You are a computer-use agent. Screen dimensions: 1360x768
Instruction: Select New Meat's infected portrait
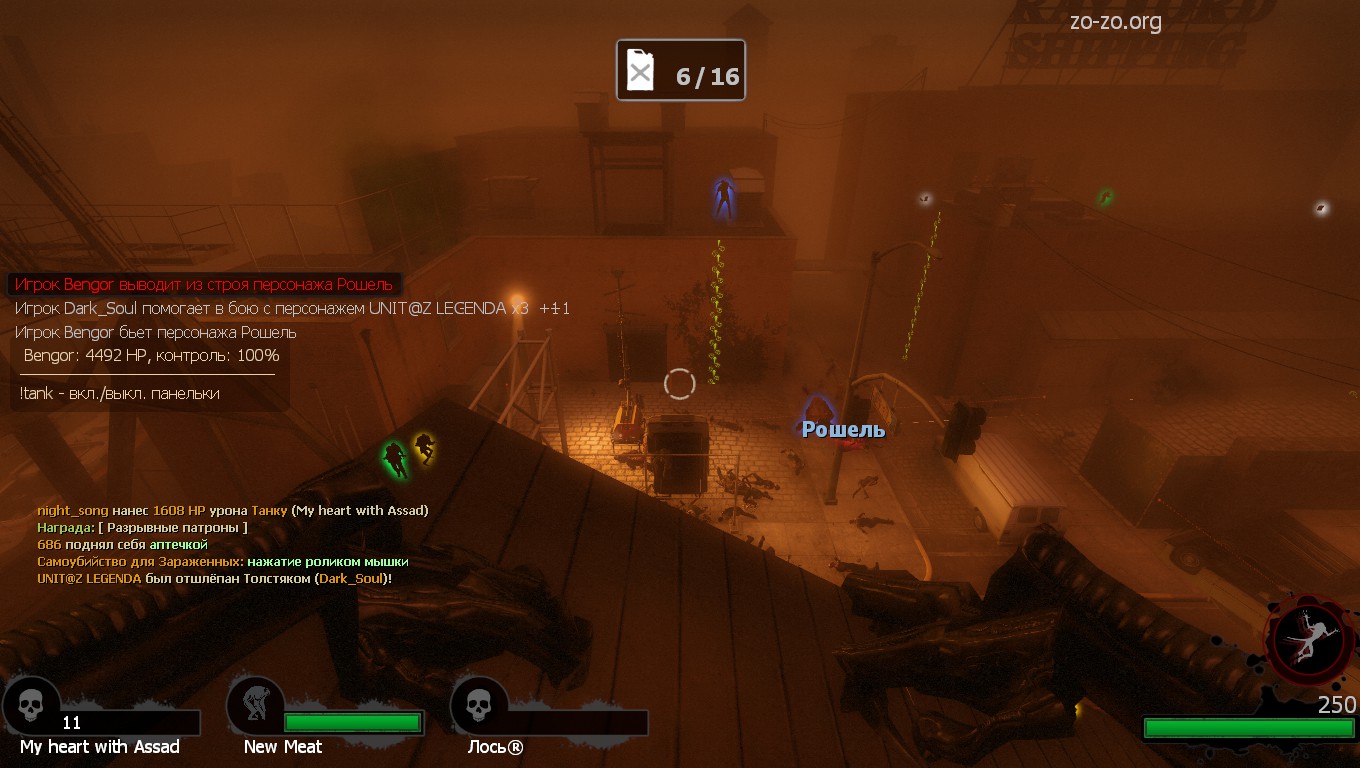point(255,705)
